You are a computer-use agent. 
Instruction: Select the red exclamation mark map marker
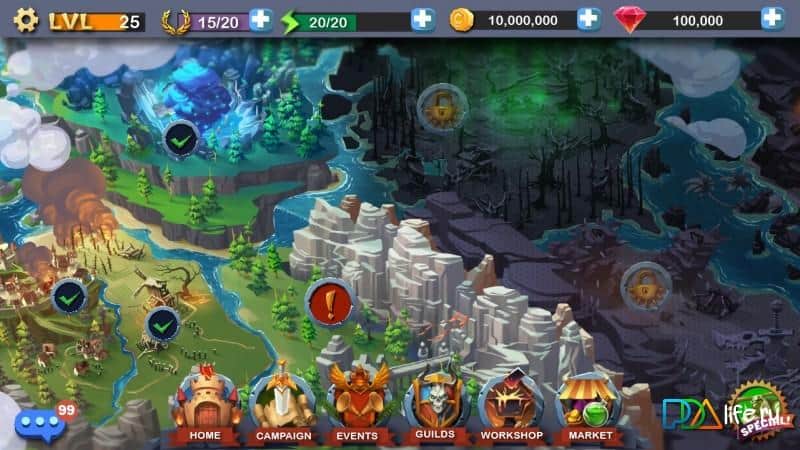tap(326, 300)
